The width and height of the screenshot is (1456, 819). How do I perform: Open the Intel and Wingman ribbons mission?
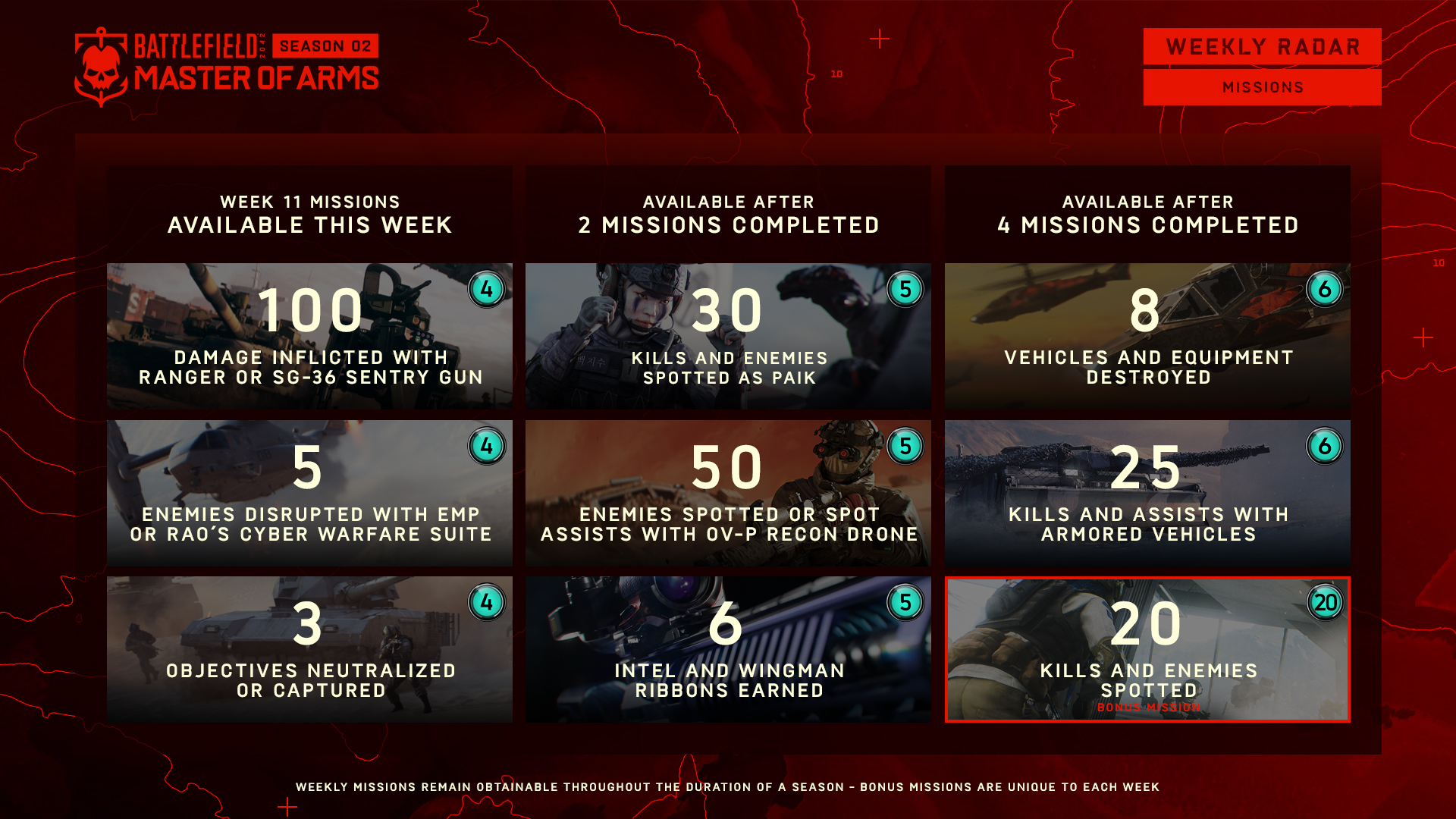[x=728, y=649]
